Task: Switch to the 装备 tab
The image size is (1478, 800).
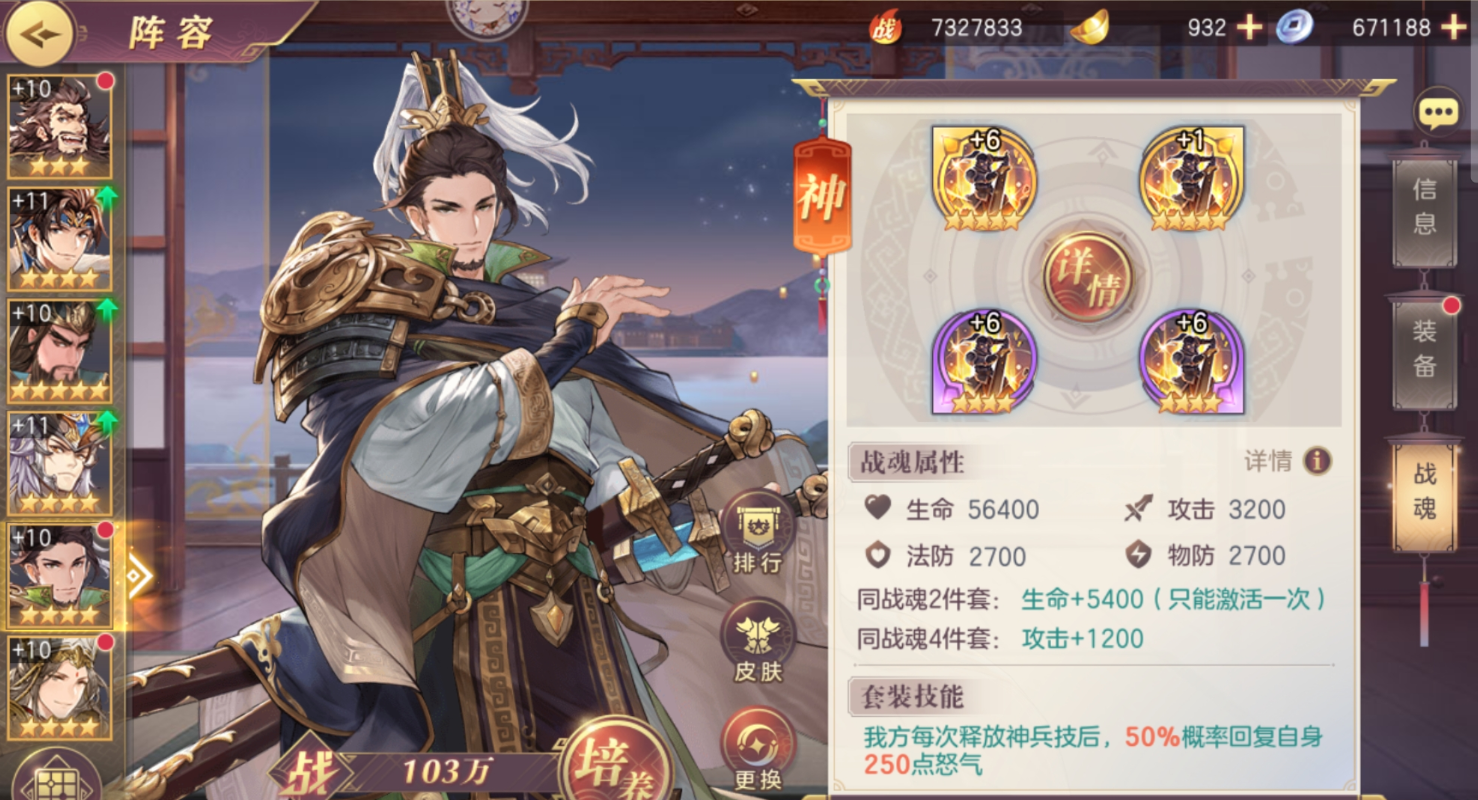Action: coord(1426,352)
